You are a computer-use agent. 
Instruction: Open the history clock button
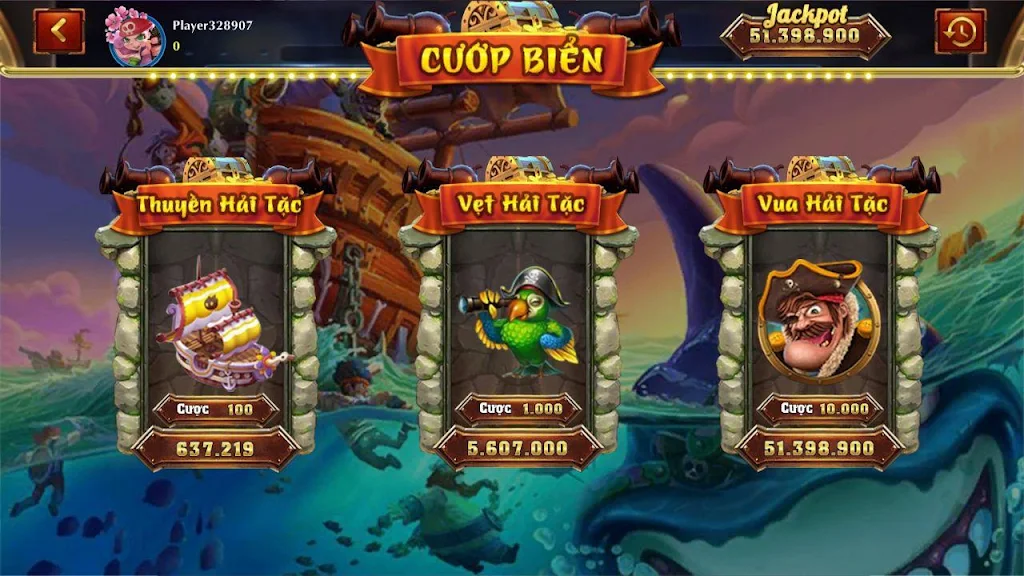coord(960,31)
